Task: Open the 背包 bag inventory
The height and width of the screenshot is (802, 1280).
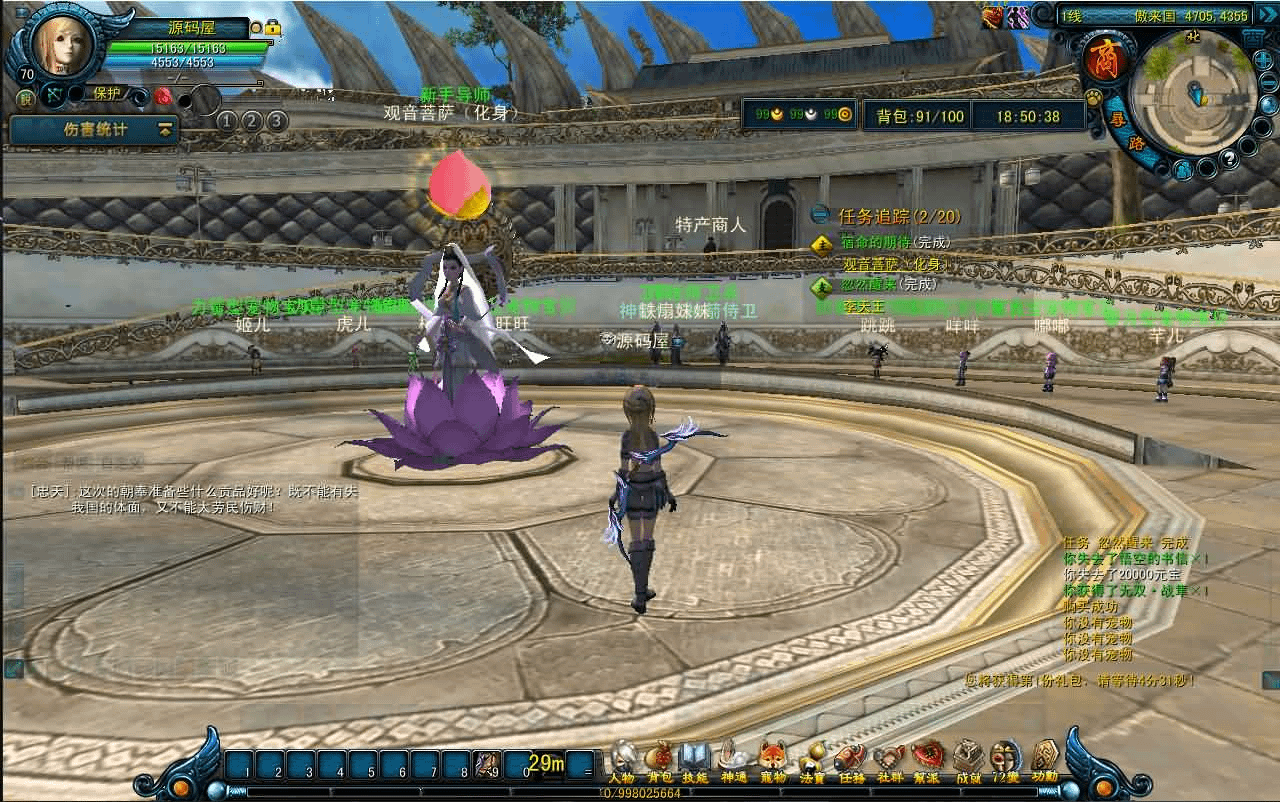Action: point(659,759)
